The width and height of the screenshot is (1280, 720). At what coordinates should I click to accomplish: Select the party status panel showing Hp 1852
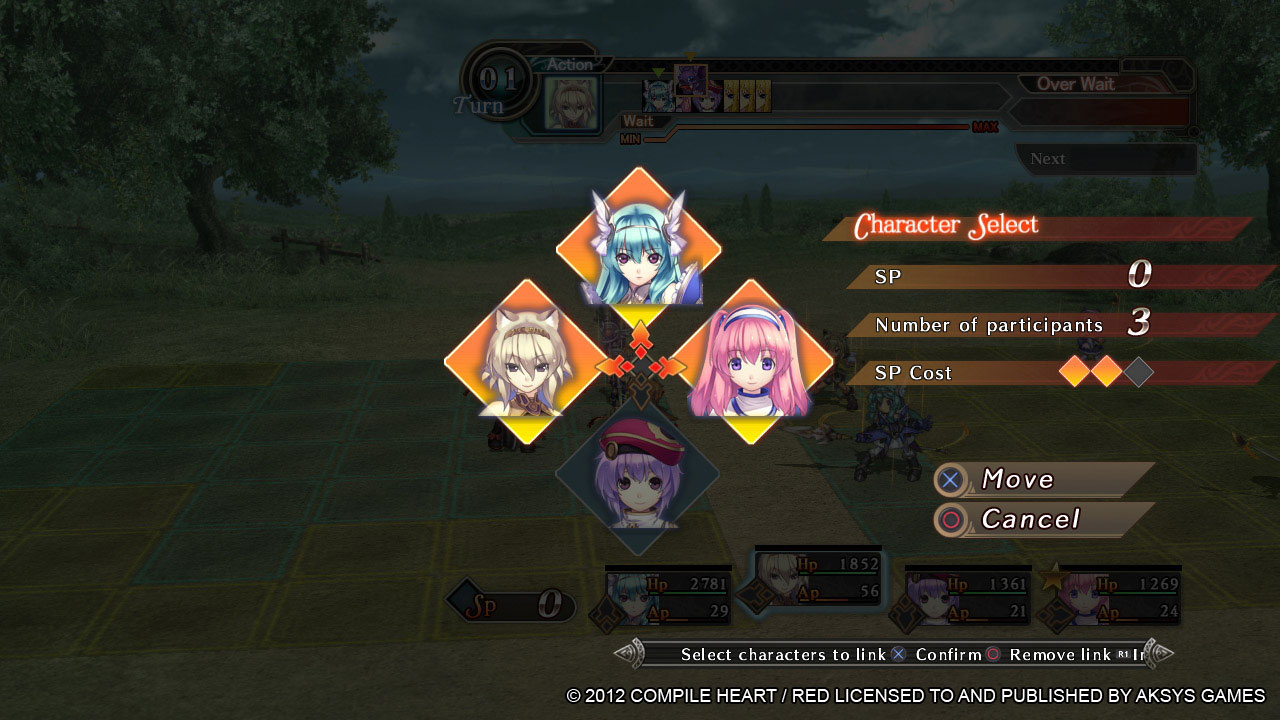[x=819, y=578]
